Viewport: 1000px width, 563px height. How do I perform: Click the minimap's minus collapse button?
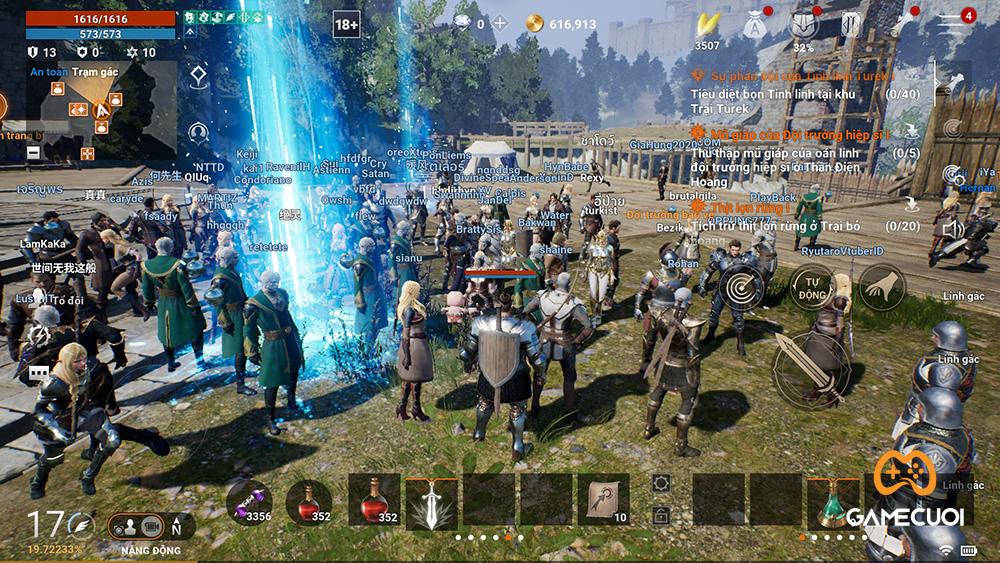coord(33,152)
